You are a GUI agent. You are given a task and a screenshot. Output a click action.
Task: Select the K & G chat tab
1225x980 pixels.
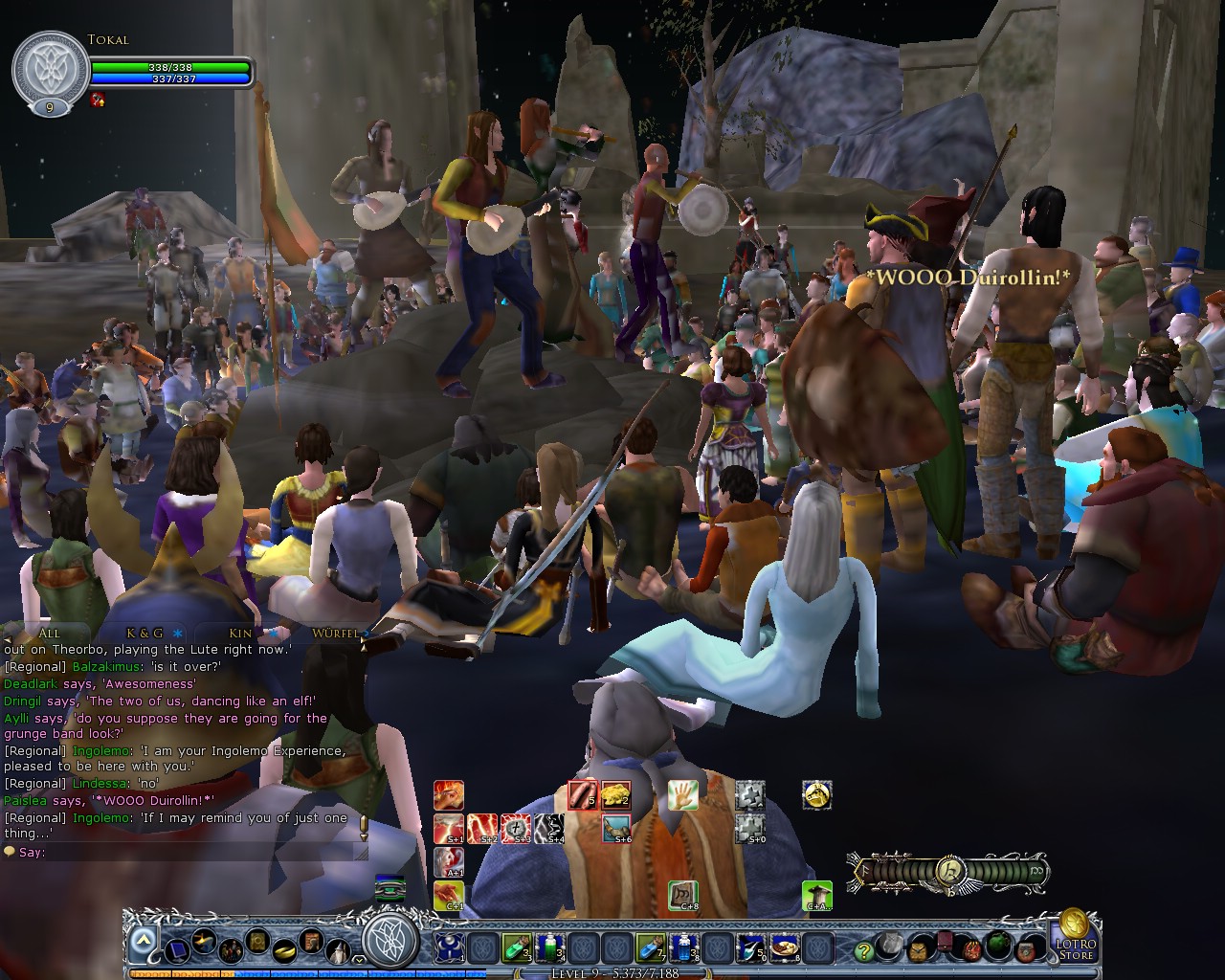[x=145, y=633]
